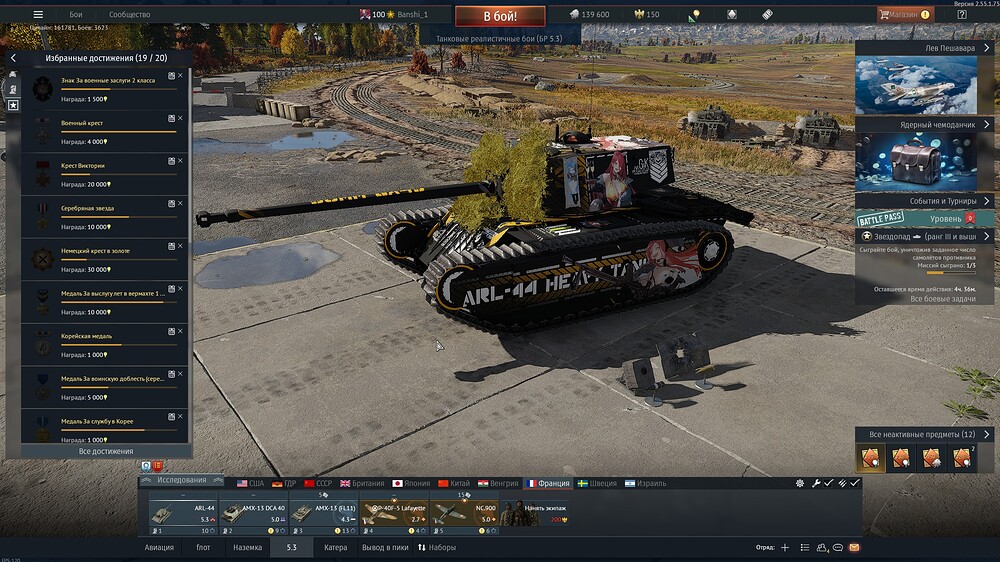
Task: Open the help question mark button
Action: (x=961, y=15)
